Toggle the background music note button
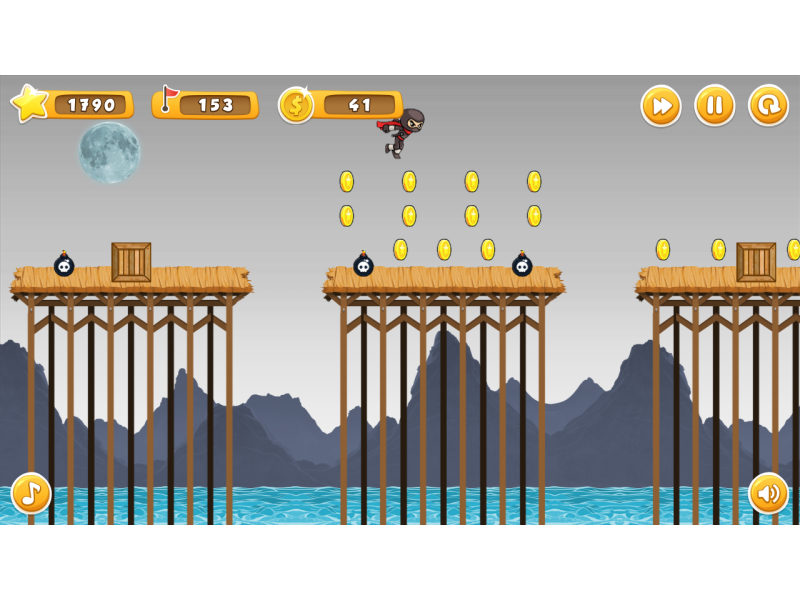 tap(31, 493)
